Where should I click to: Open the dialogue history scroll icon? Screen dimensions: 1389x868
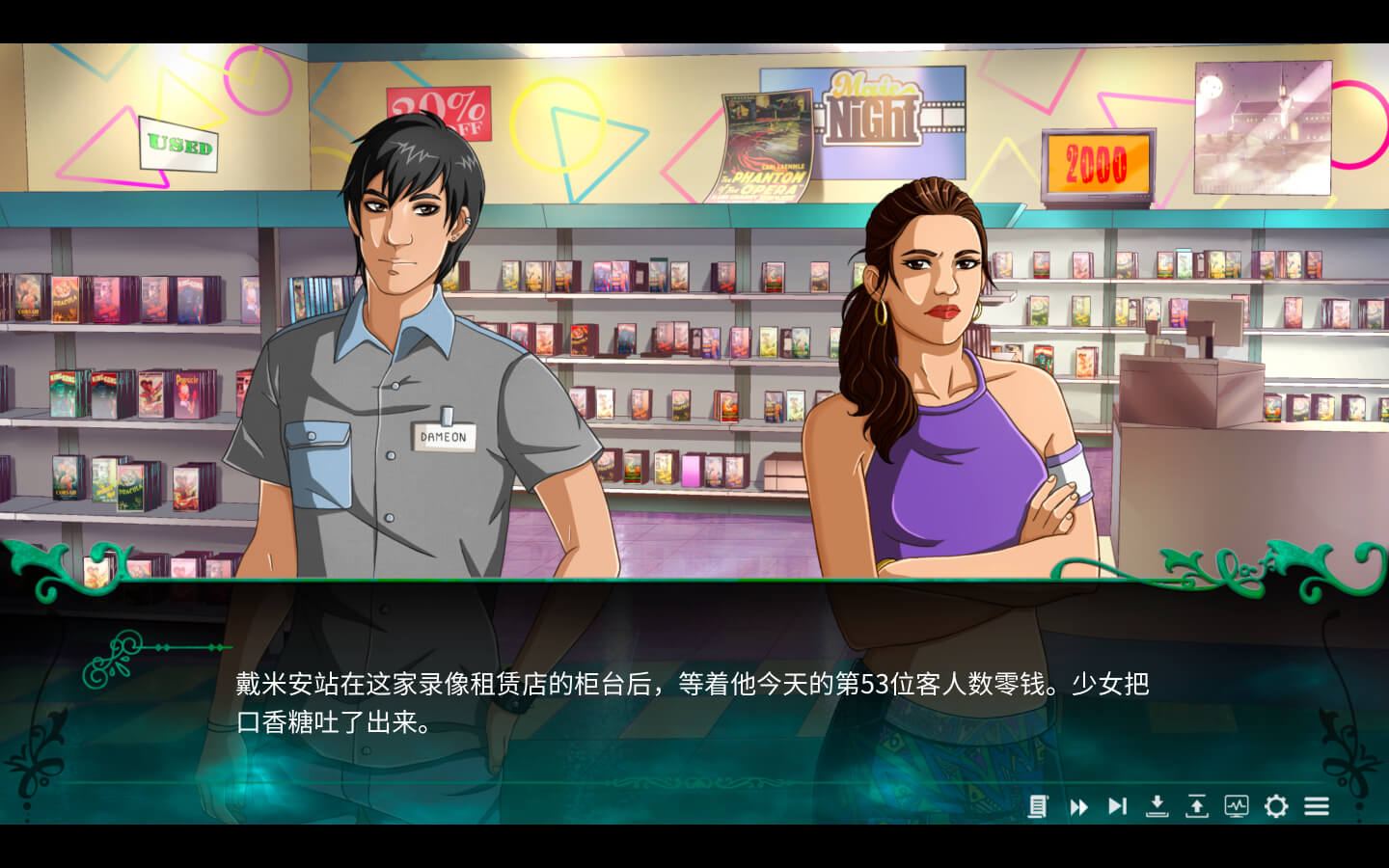click(1038, 806)
